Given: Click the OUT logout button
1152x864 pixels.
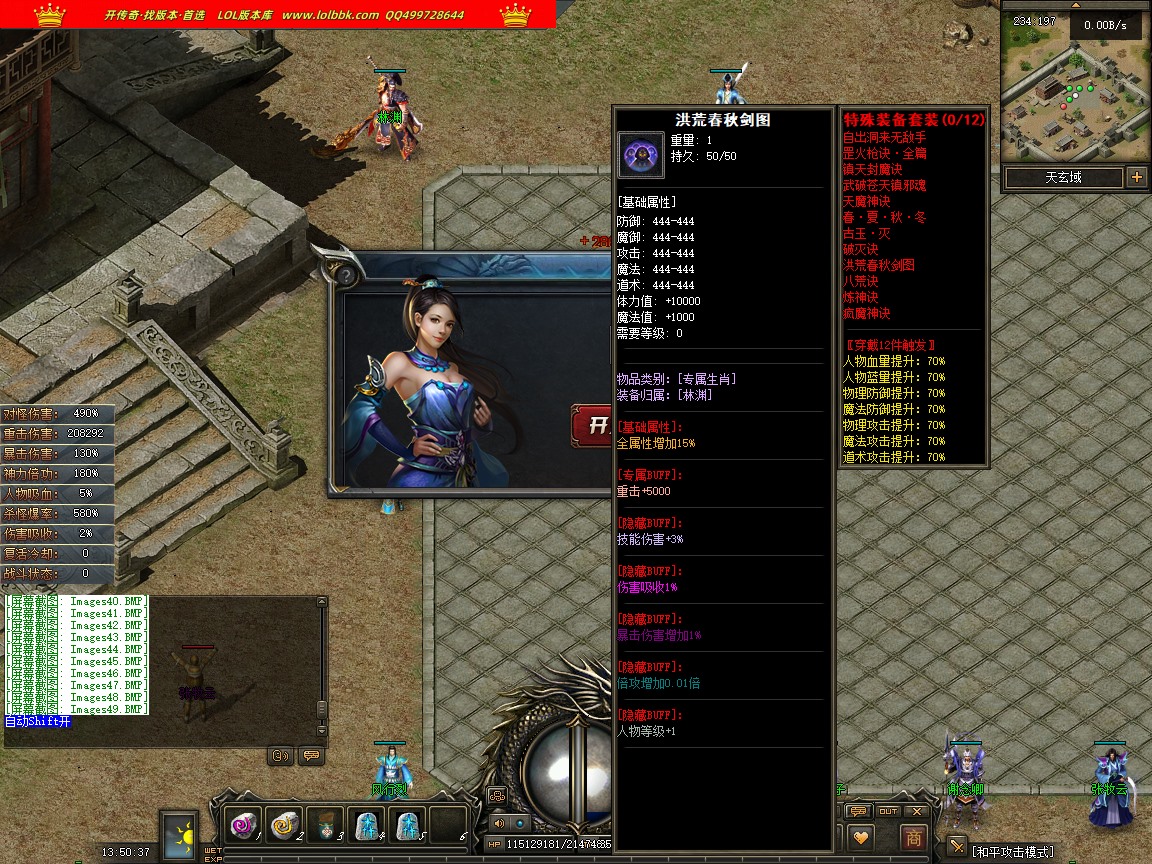Looking at the screenshot, I should (x=888, y=811).
